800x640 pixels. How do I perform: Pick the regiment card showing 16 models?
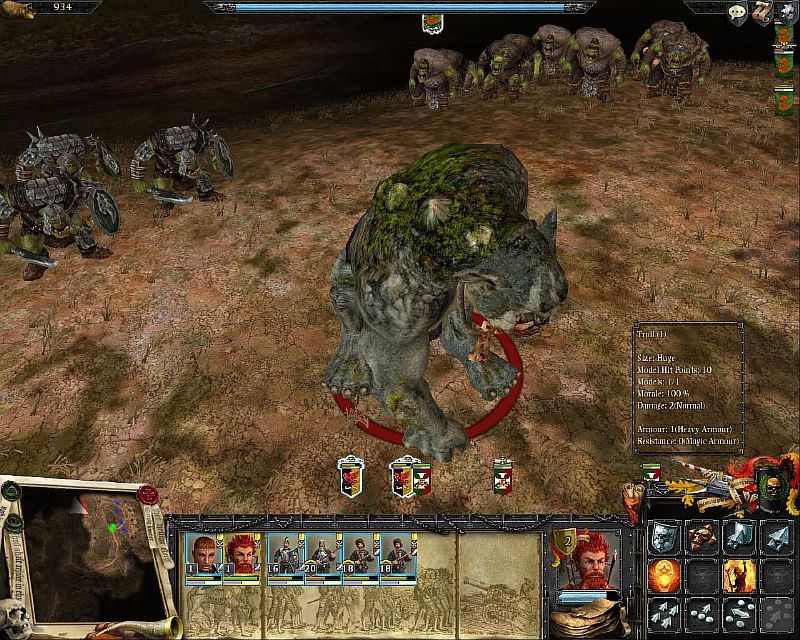coord(285,552)
